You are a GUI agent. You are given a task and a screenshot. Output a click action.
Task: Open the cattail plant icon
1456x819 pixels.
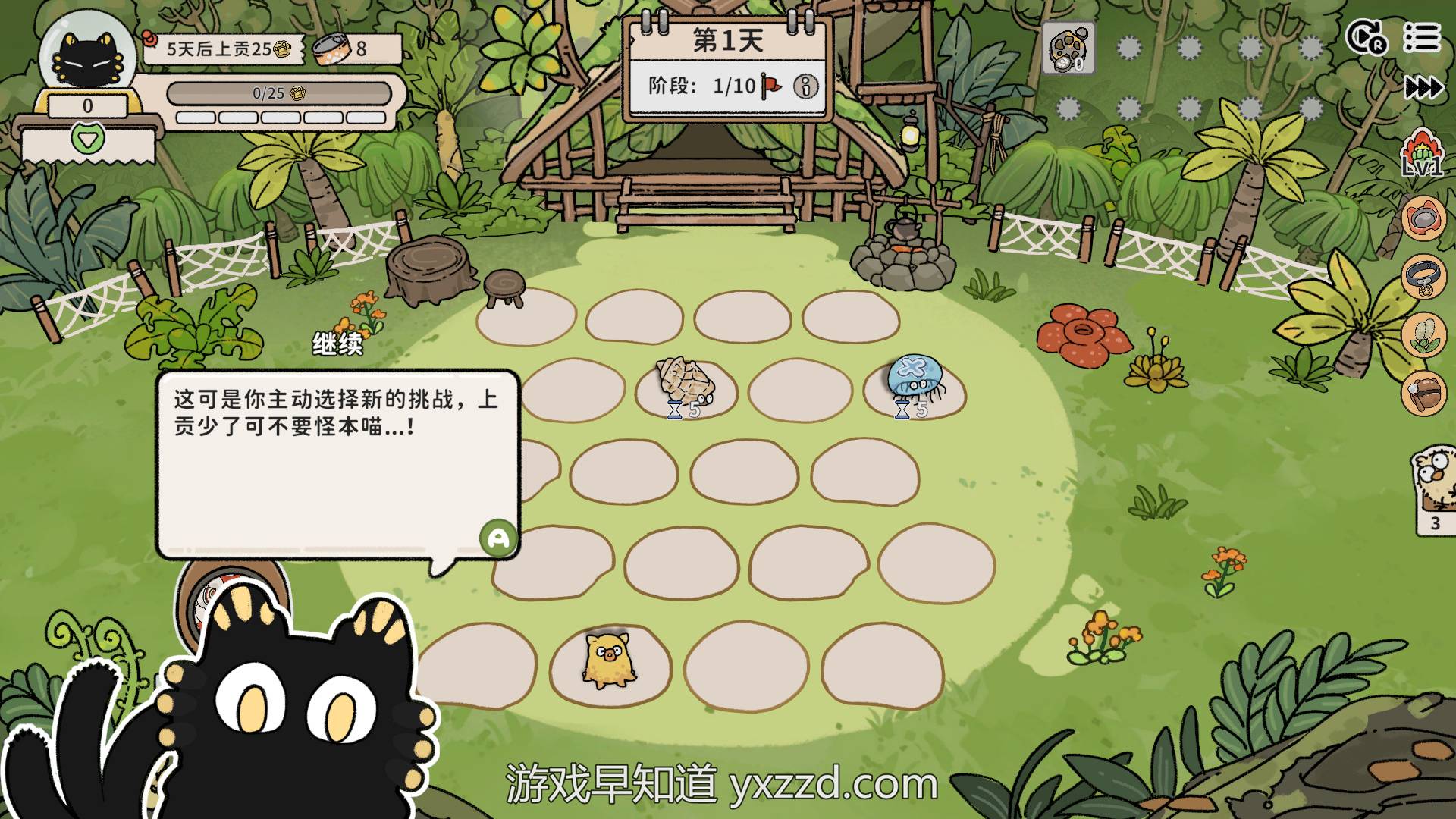click(x=1423, y=335)
